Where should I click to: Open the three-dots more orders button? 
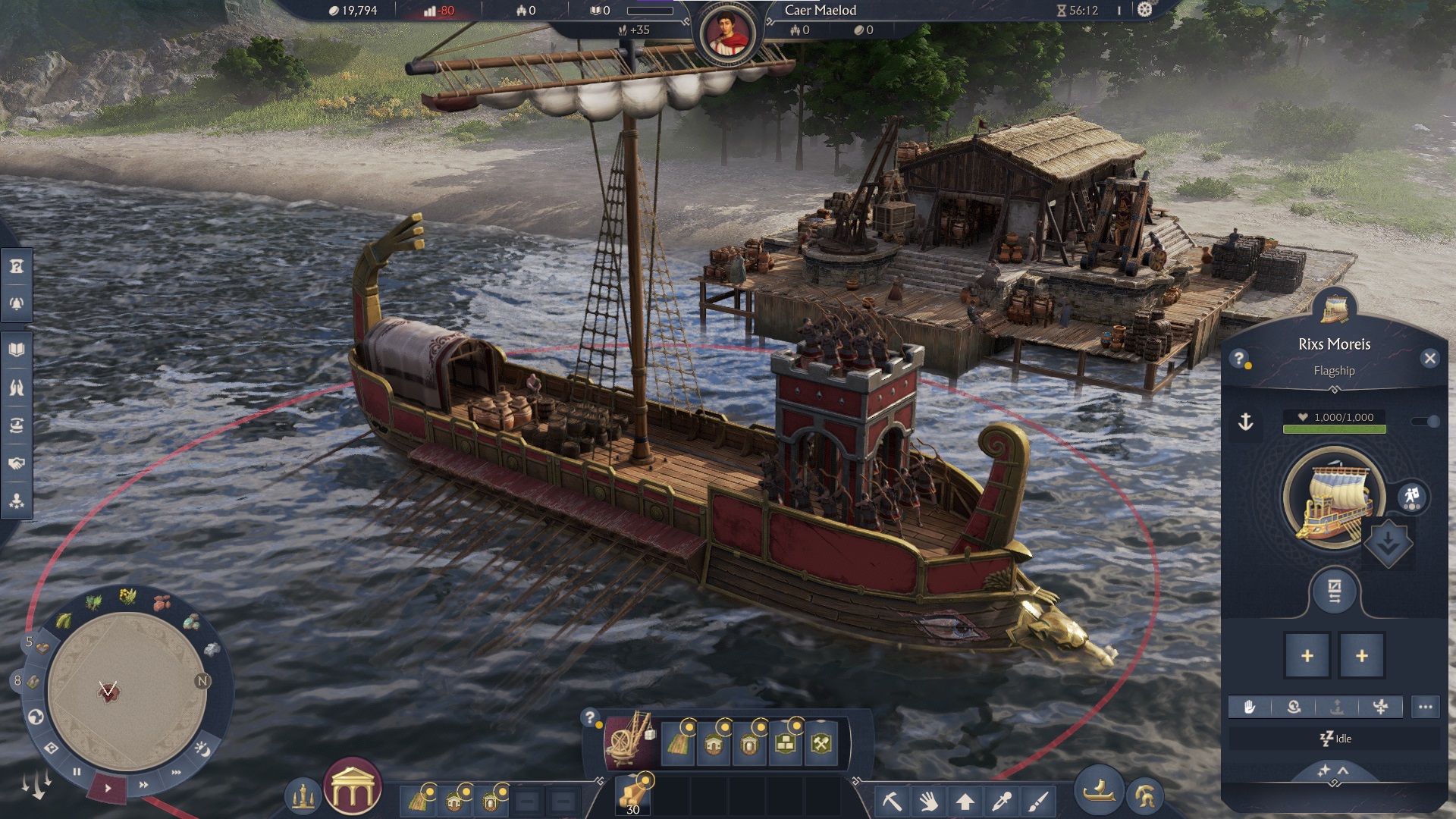tap(1425, 707)
